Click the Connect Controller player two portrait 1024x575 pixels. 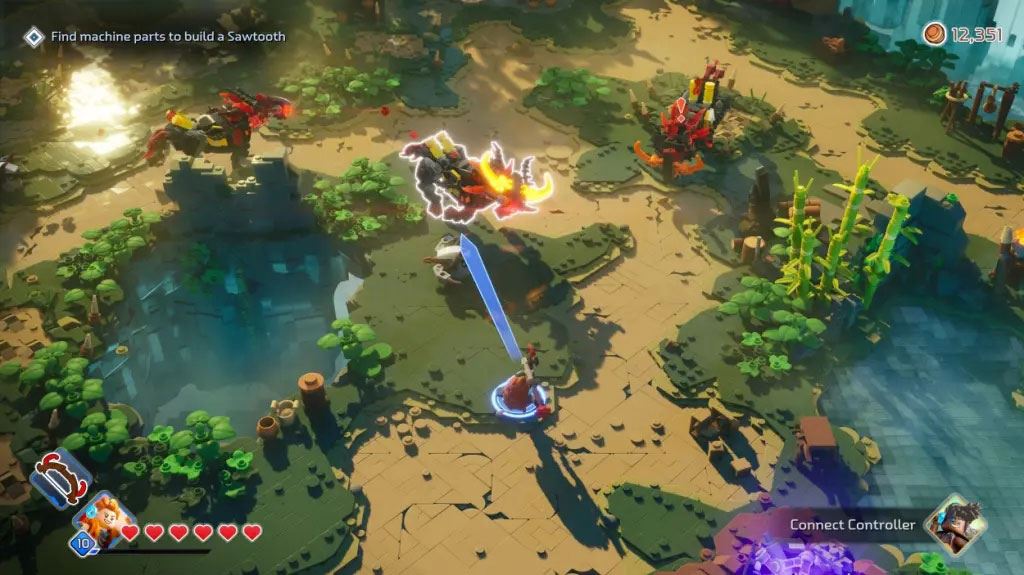coord(953,524)
